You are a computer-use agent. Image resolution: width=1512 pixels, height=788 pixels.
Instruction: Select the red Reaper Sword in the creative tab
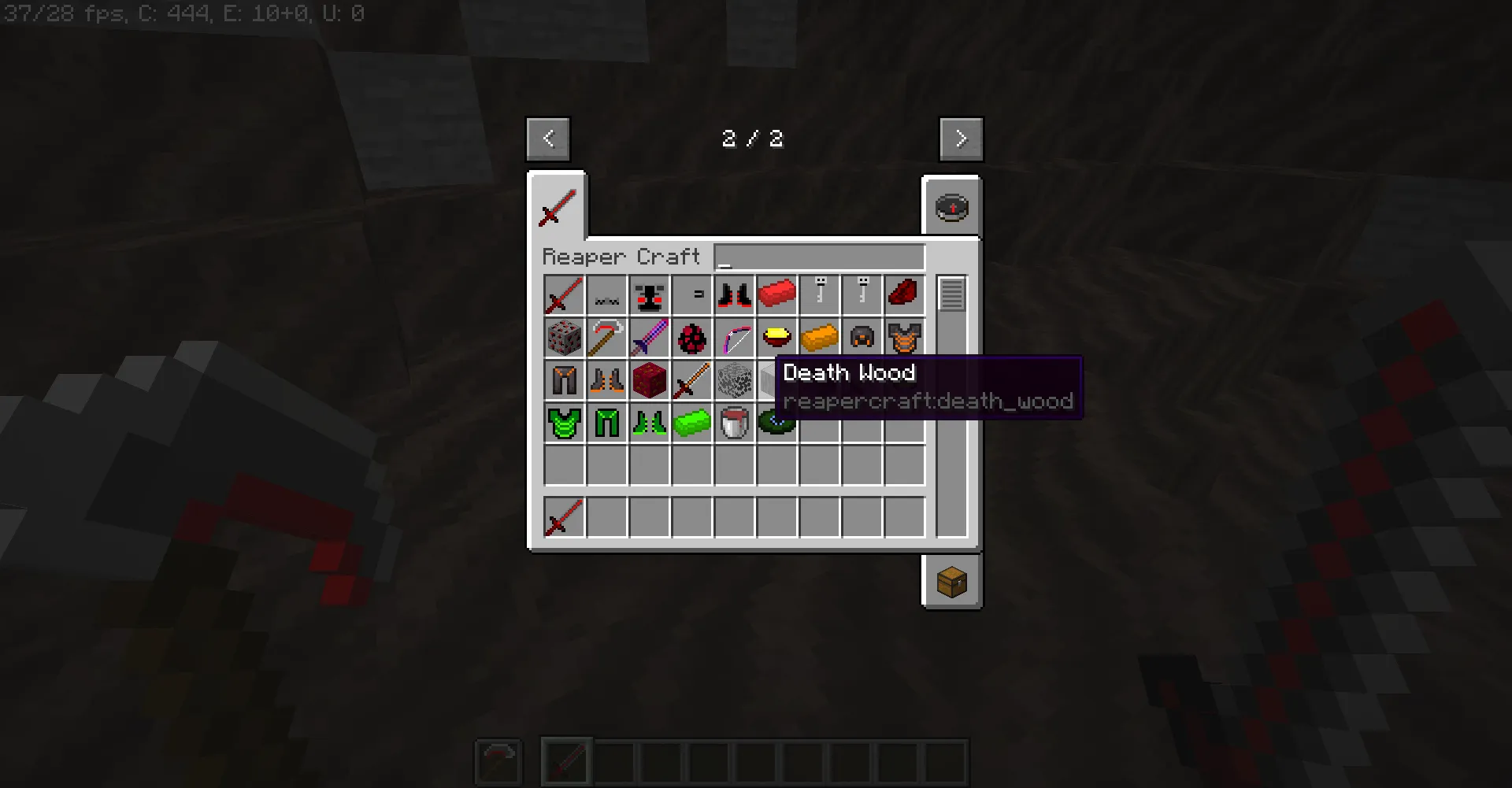click(564, 295)
